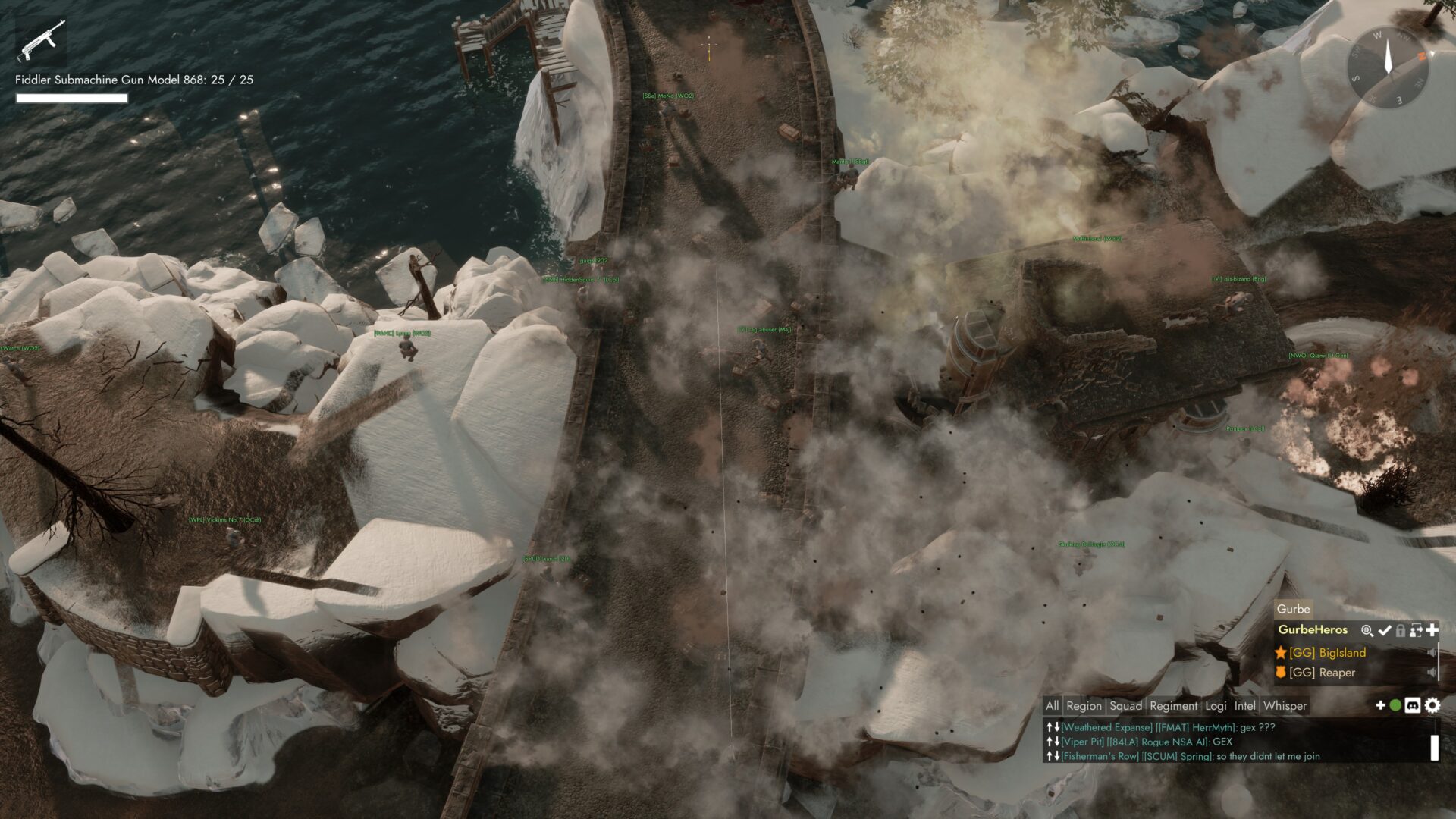
Task: Click the squad search magnifier icon
Action: point(1367,630)
